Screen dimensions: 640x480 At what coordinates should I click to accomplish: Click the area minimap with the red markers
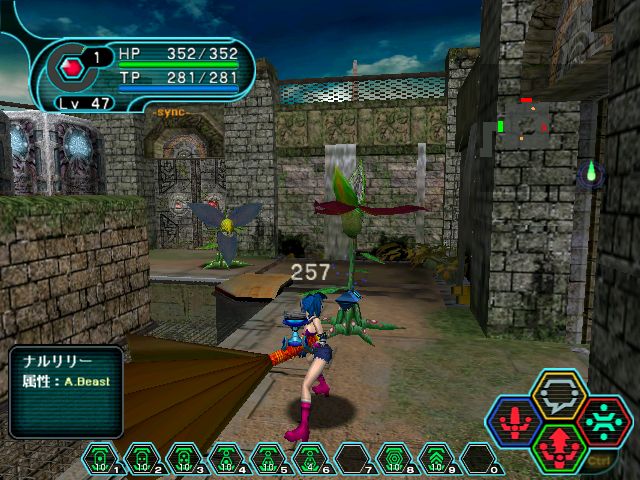[525, 125]
